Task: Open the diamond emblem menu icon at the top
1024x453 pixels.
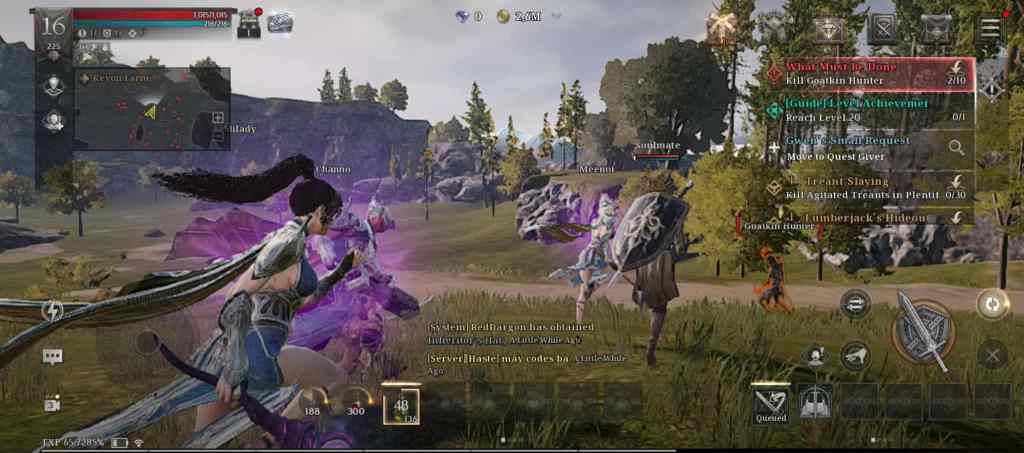Action: pos(828,30)
